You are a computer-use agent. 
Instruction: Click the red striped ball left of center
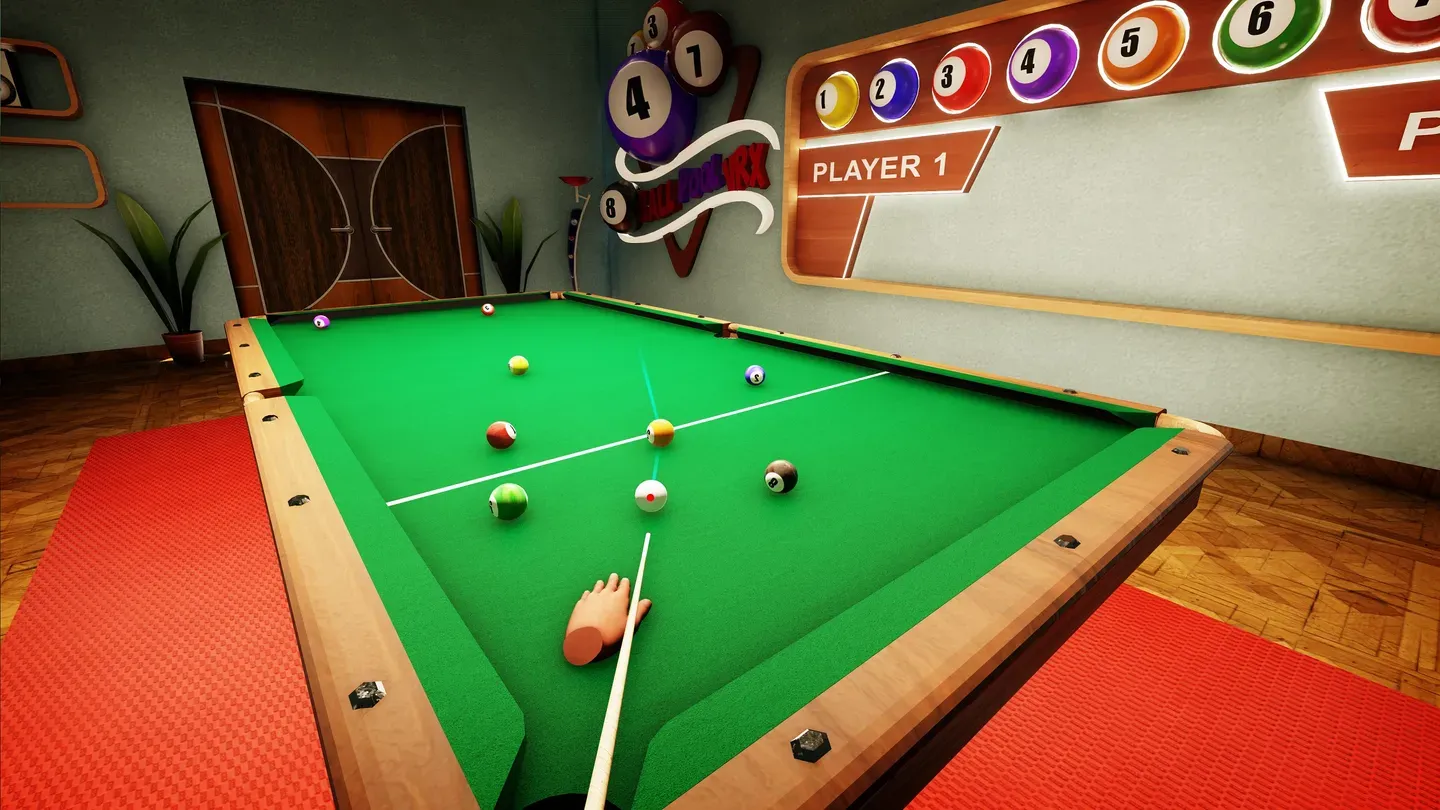click(503, 434)
